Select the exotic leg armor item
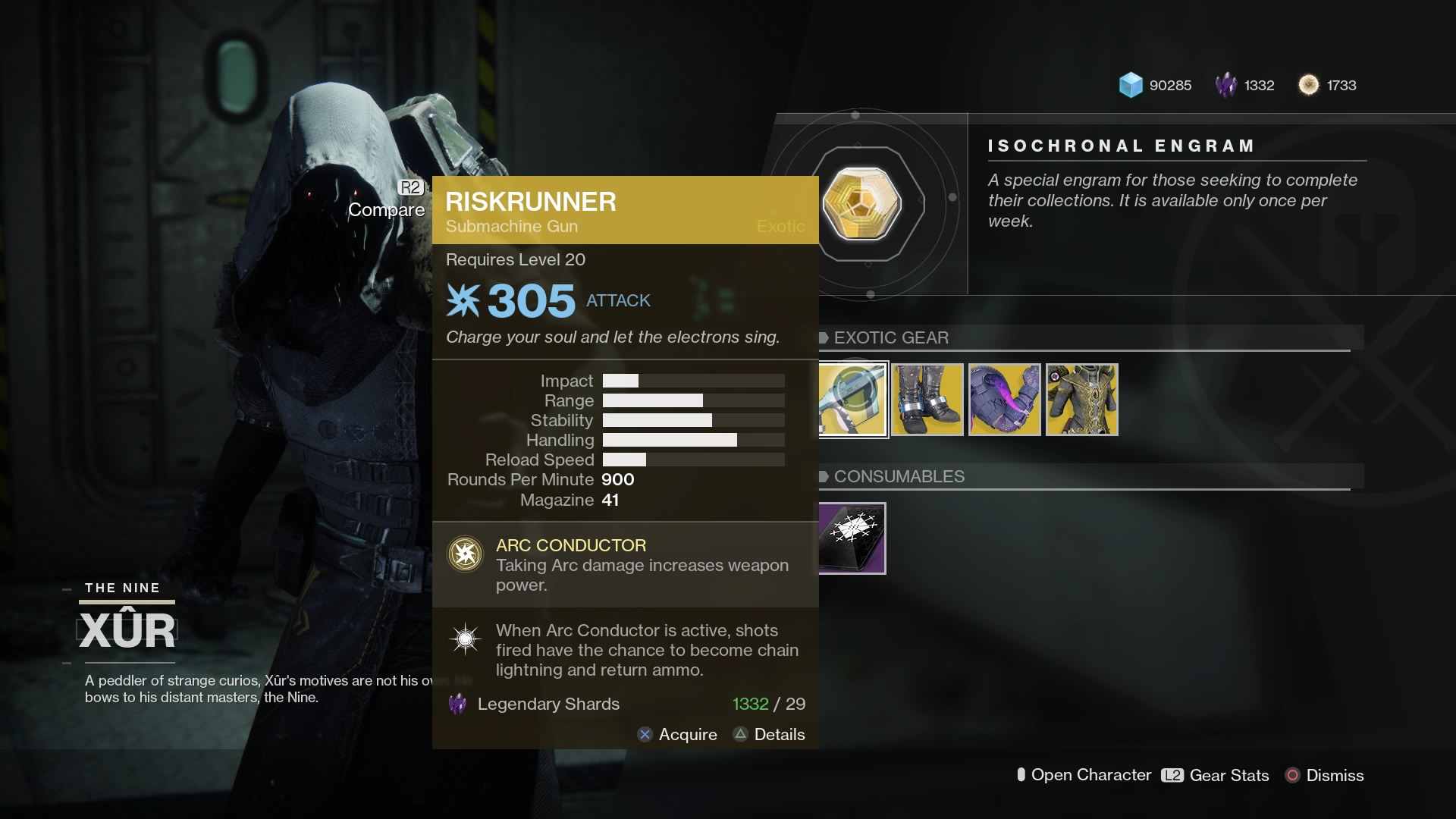This screenshot has height=819, width=1456. click(928, 400)
